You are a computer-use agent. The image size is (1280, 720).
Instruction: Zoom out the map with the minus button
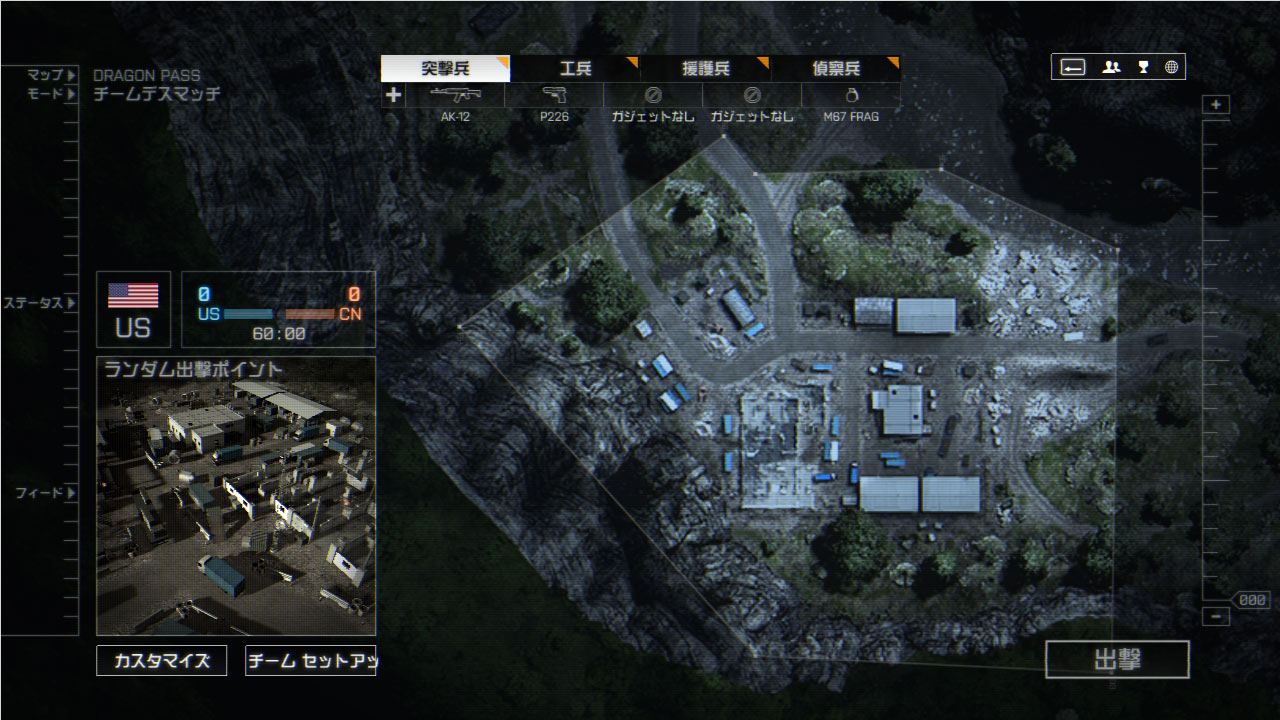click(x=1216, y=617)
